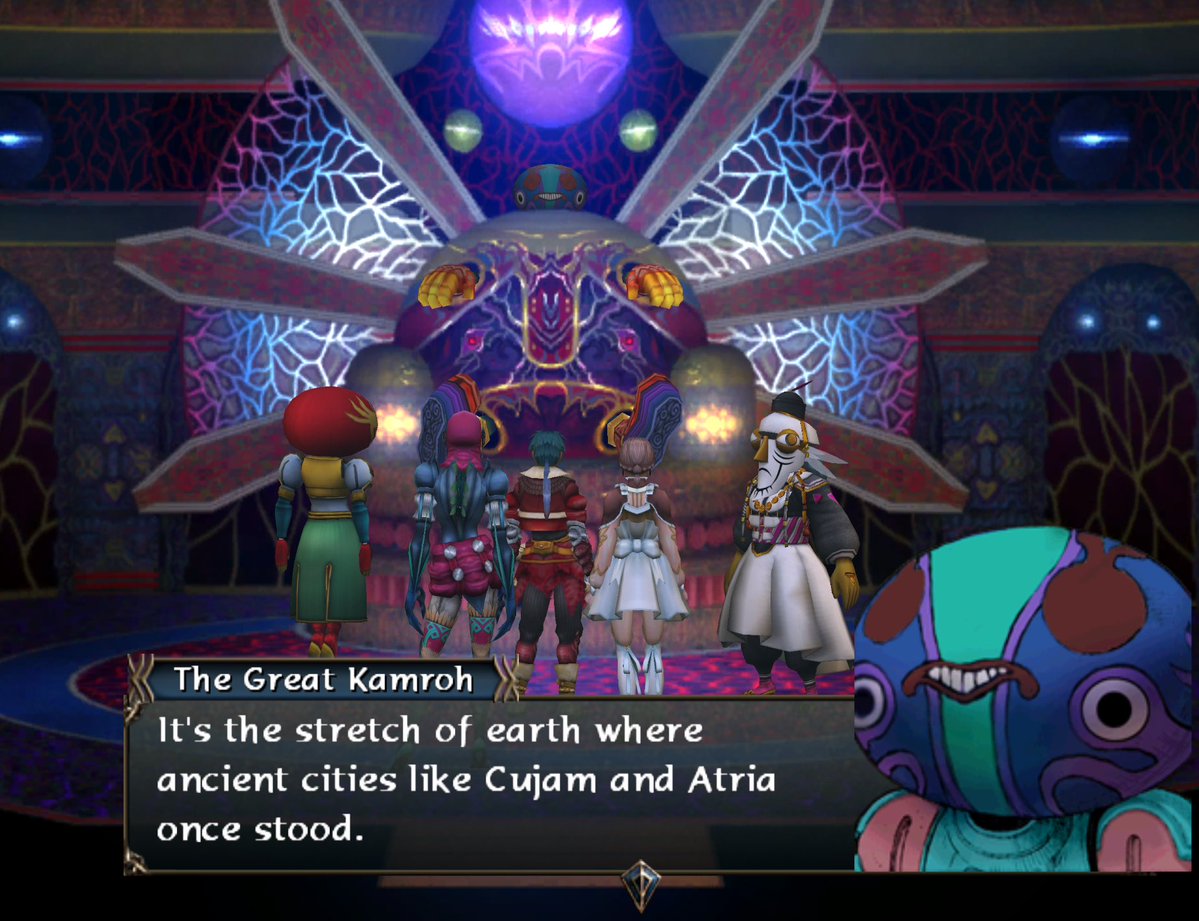Click the diamond continue arrow below the dialogue
The width and height of the screenshot is (1199, 921).
(x=638, y=883)
